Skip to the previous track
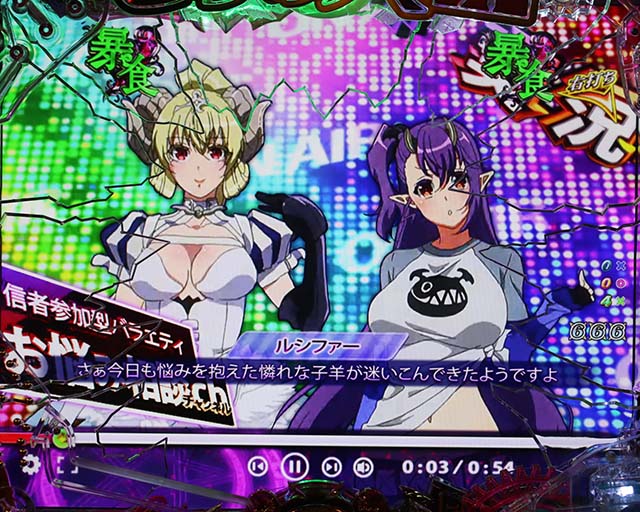Image resolution: width=640 pixels, height=512 pixels. click(257, 466)
